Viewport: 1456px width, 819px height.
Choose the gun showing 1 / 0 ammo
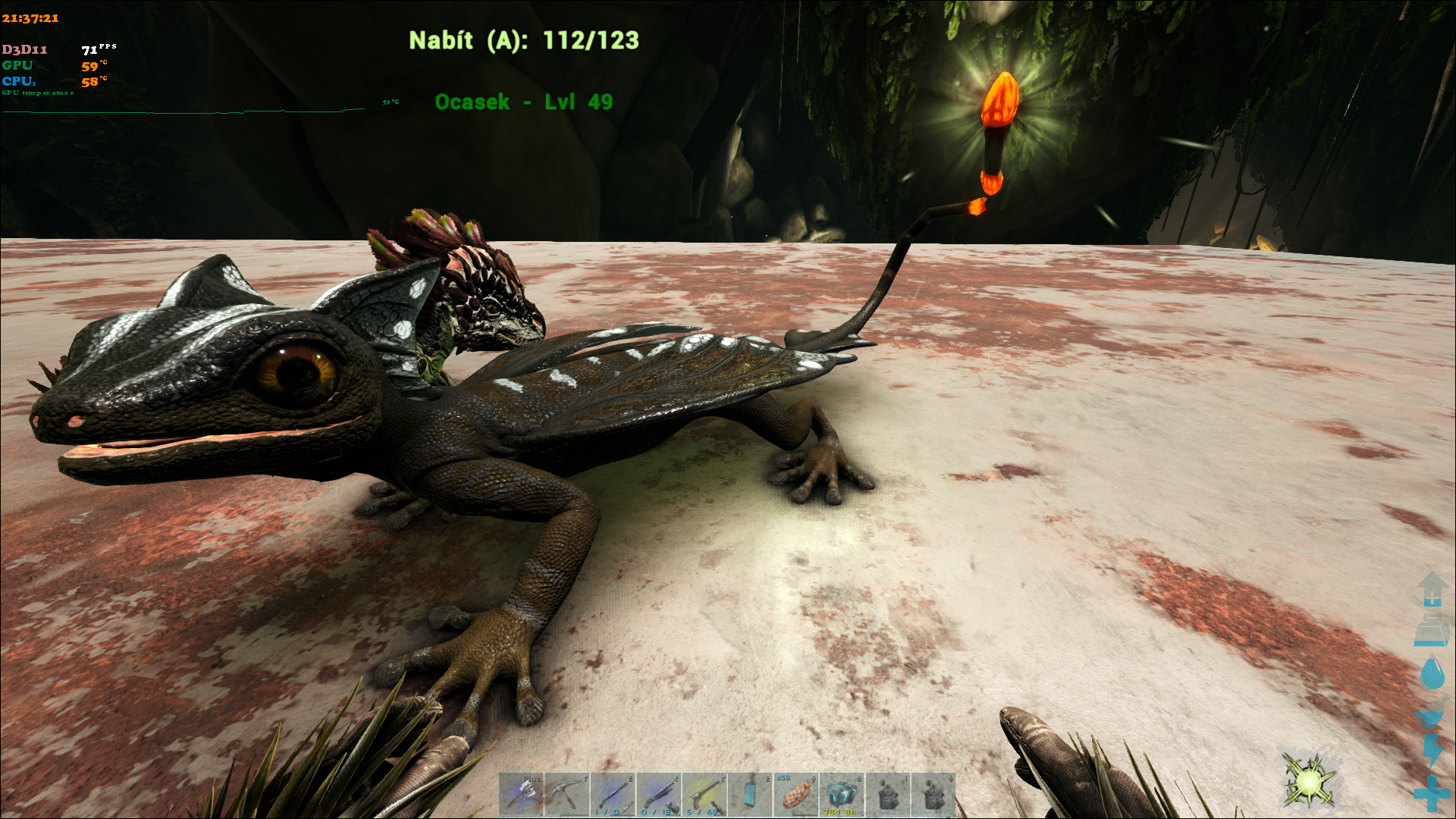[613, 794]
